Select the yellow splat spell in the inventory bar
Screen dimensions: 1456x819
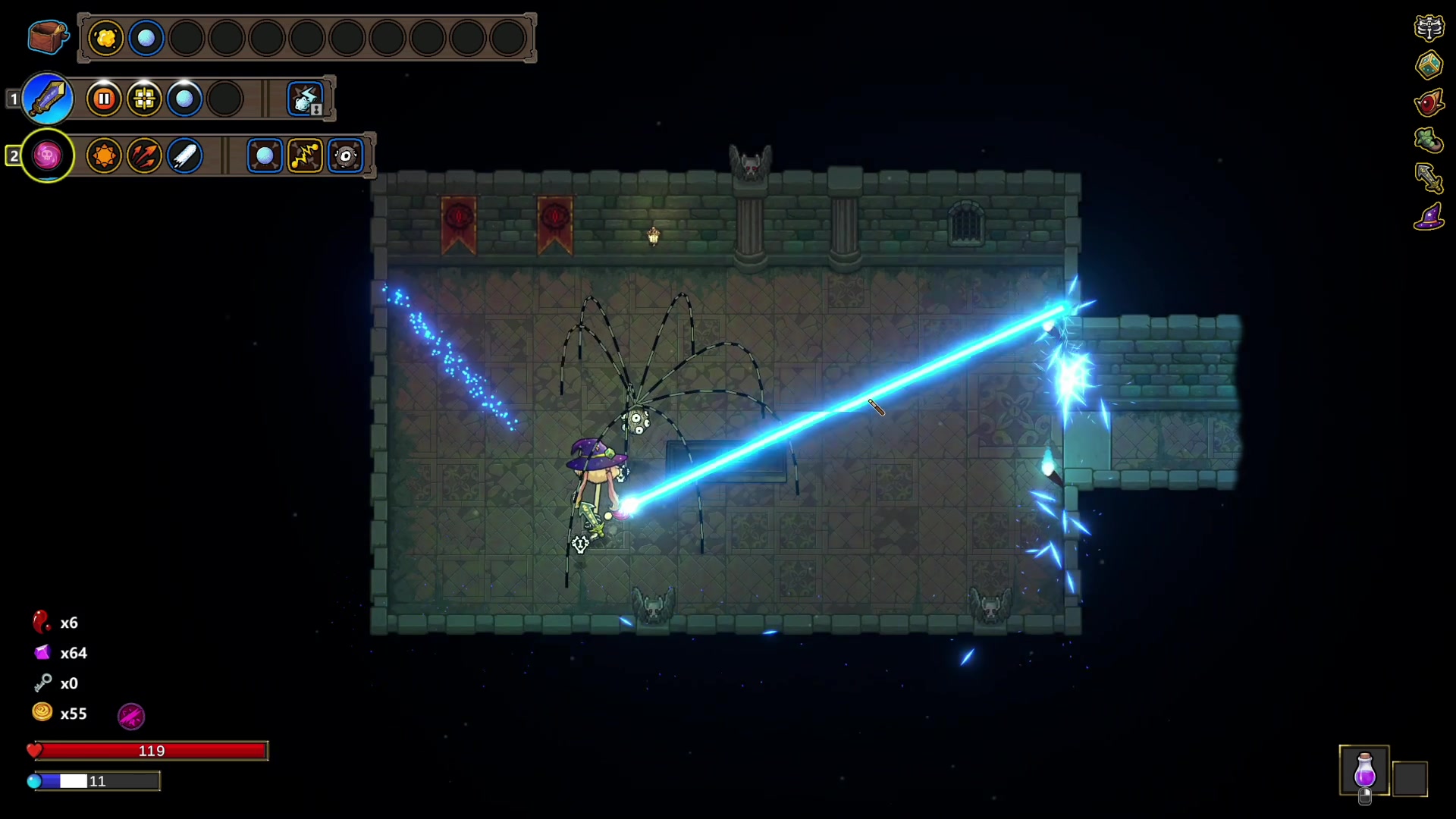click(106, 38)
